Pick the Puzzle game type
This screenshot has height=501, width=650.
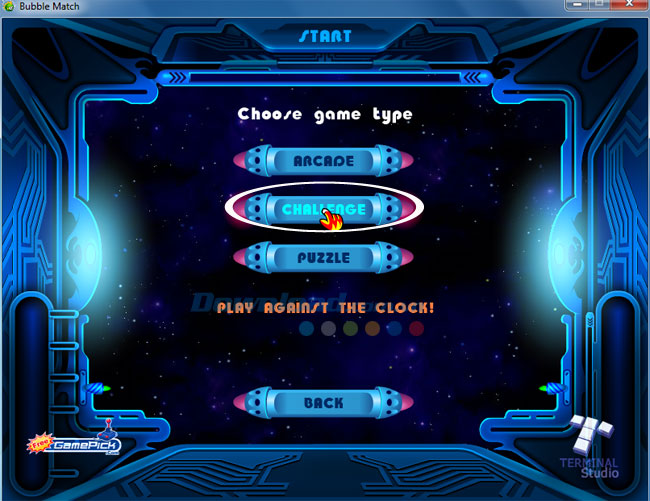click(324, 257)
